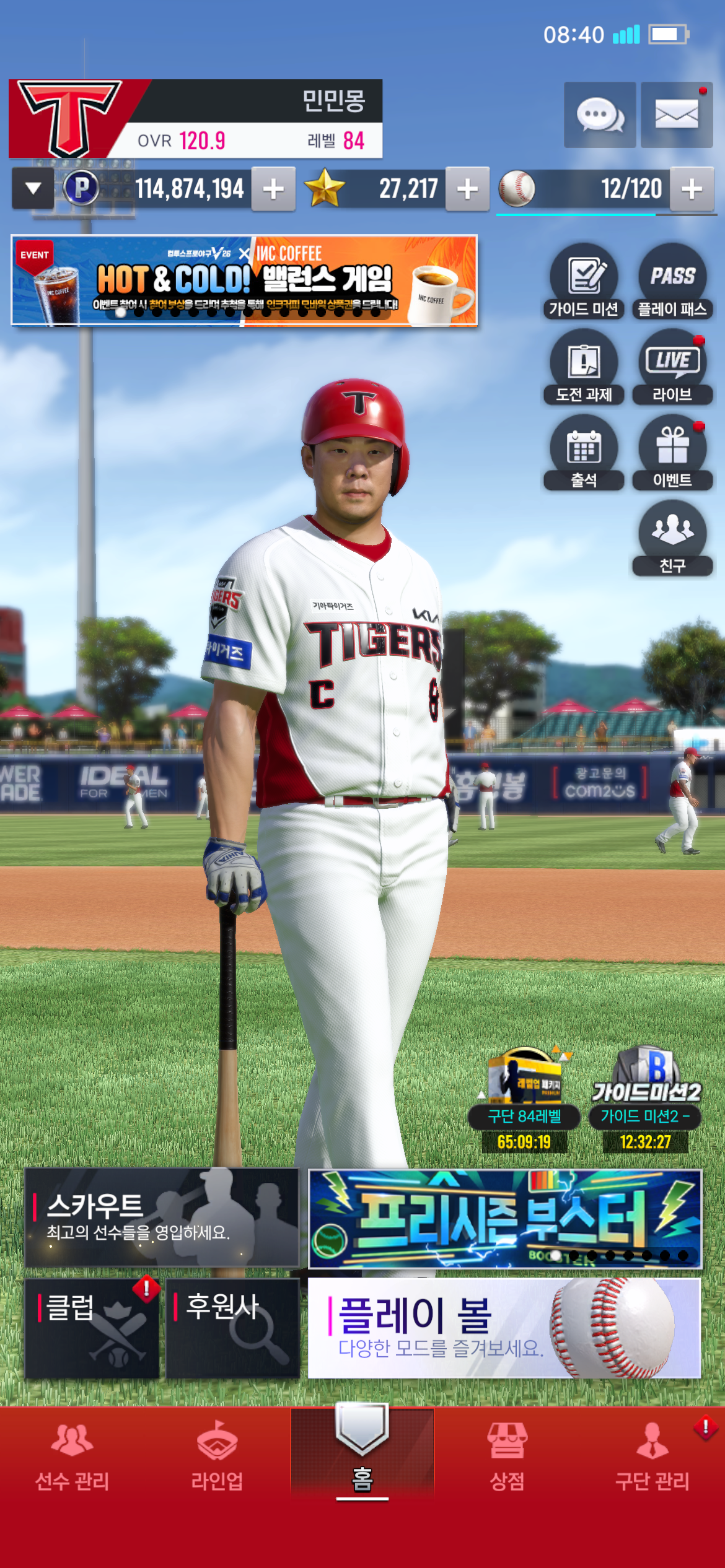Open the 클럽 club menu
The height and width of the screenshot is (1568, 725).
(92, 1328)
